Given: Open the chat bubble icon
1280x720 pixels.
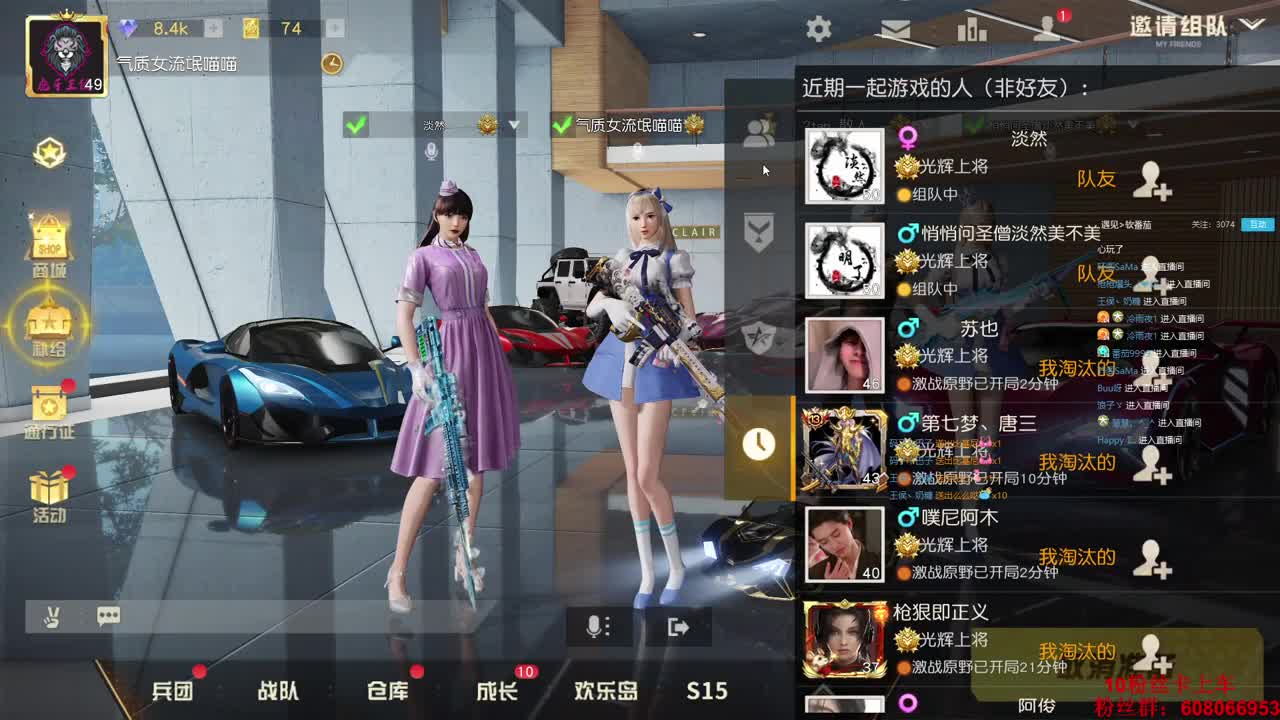Looking at the screenshot, I should (108, 618).
